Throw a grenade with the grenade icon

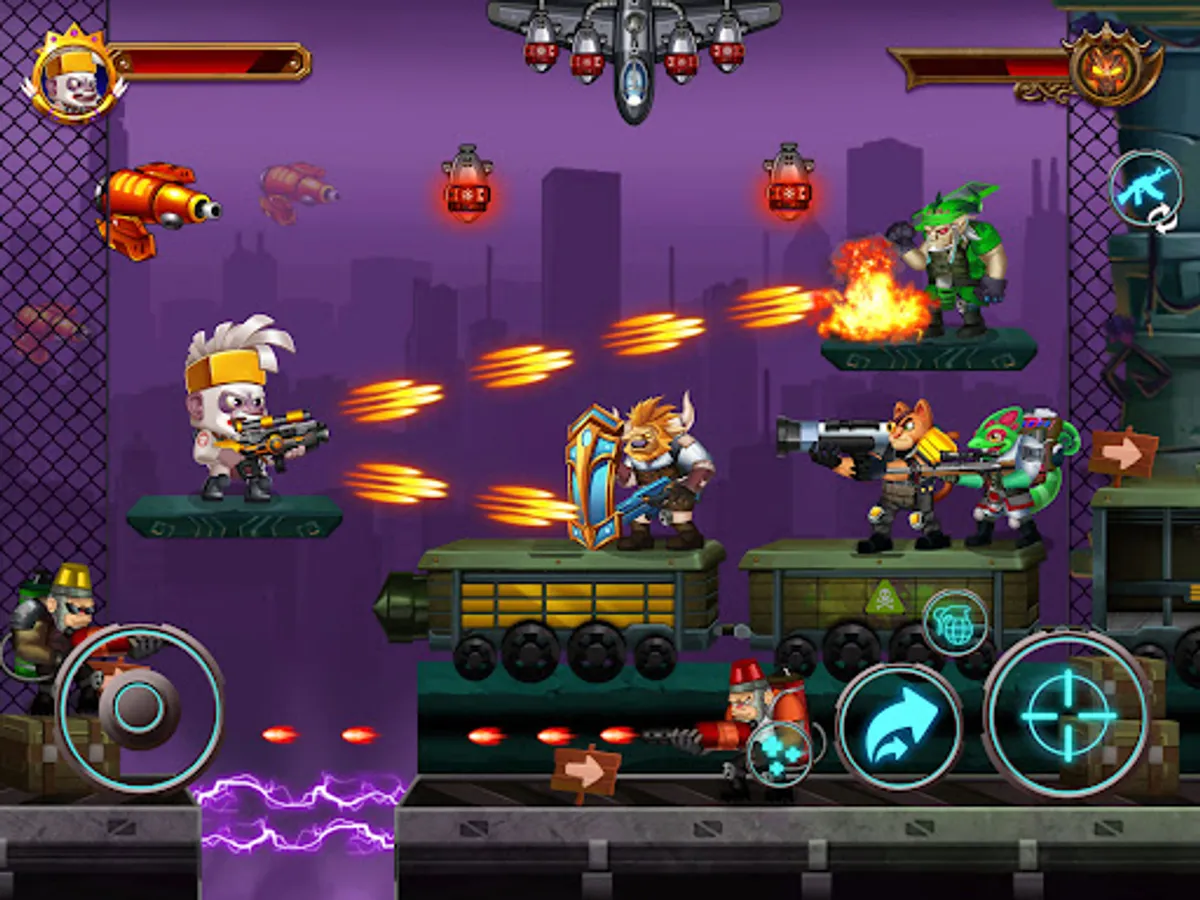tap(955, 622)
